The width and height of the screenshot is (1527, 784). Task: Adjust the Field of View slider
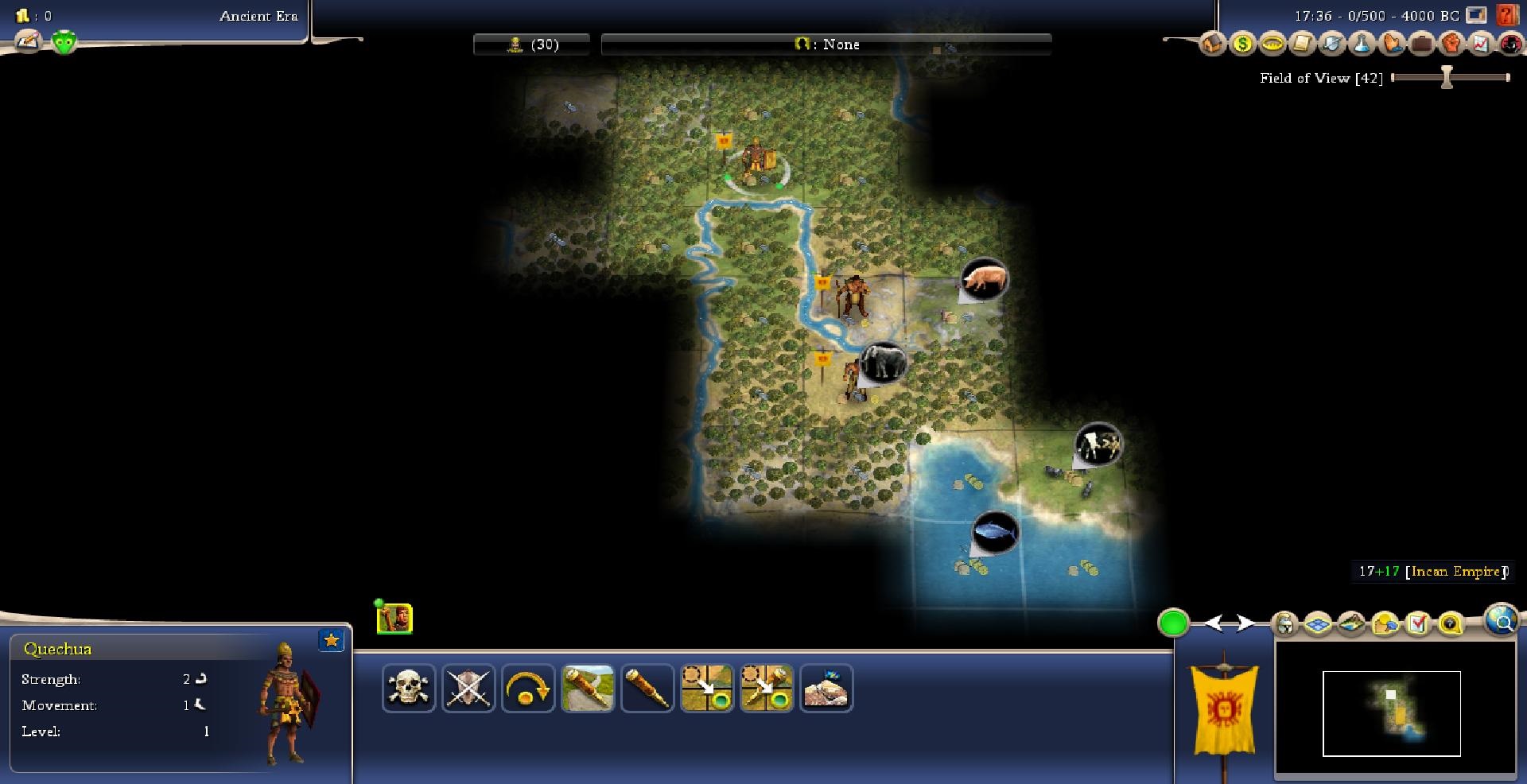pyautogui.click(x=1447, y=77)
